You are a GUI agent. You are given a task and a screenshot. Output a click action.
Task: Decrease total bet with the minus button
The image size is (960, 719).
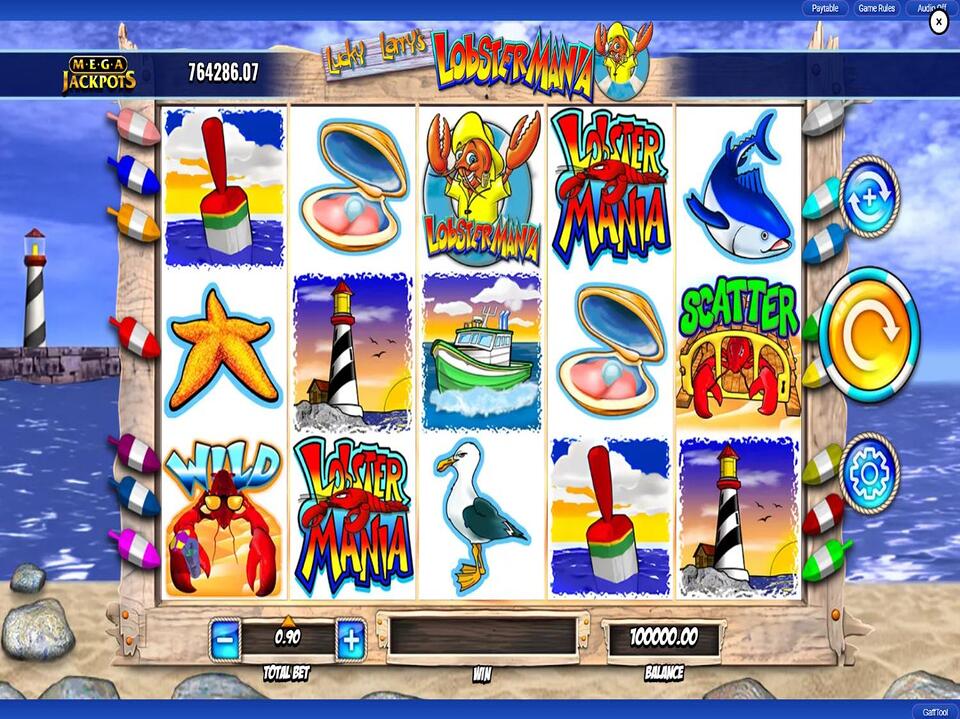tap(226, 638)
